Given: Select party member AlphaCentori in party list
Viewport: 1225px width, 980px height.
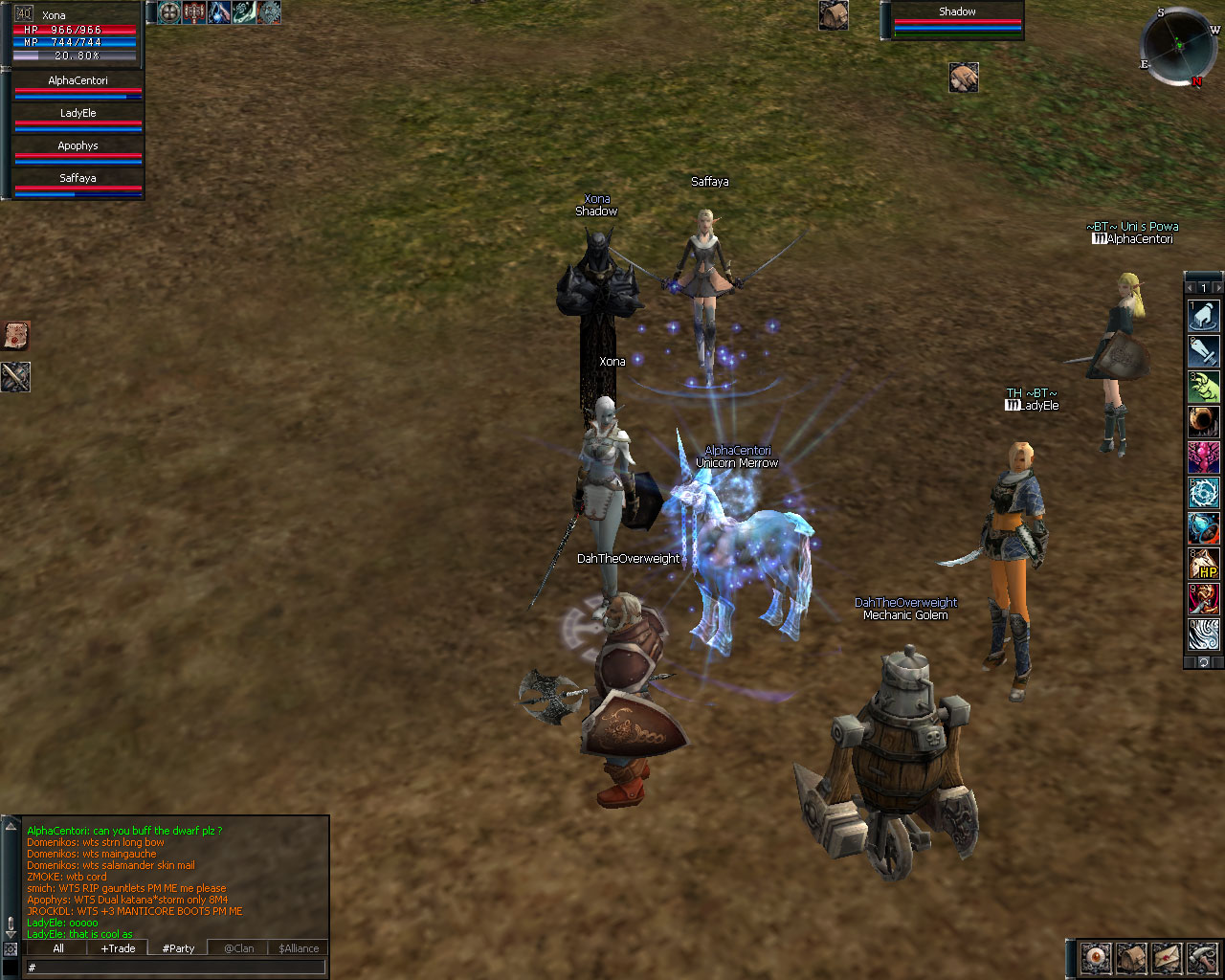Looking at the screenshot, I should (x=78, y=84).
